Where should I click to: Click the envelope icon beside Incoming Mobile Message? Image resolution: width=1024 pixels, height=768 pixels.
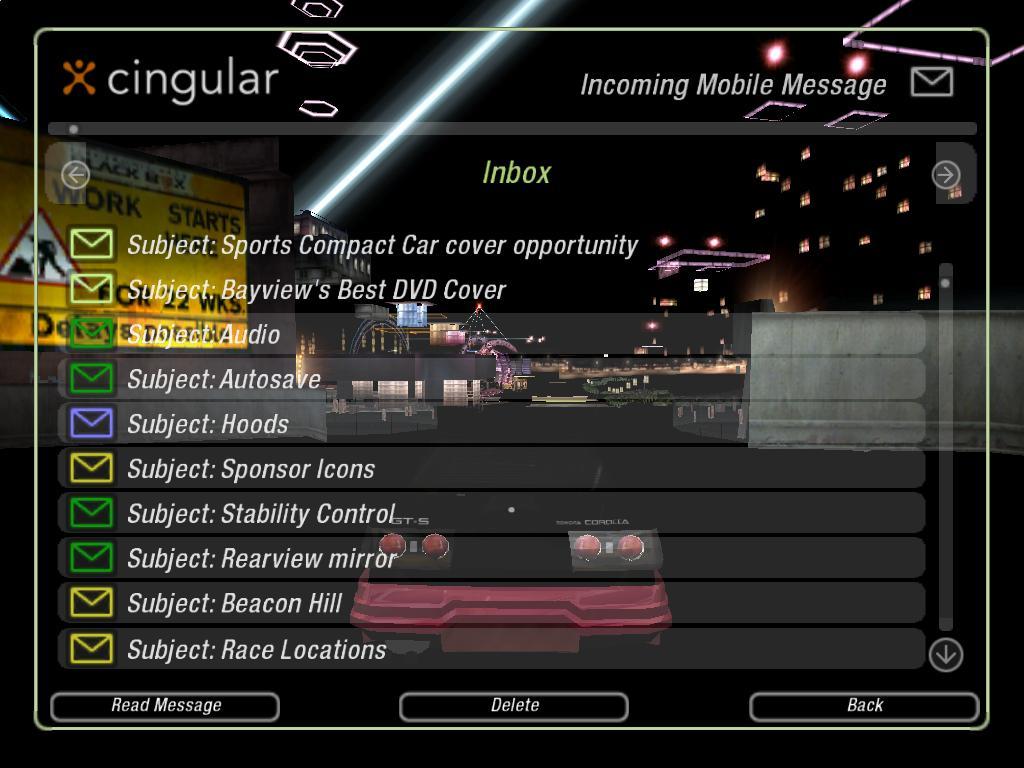(x=932, y=82)
